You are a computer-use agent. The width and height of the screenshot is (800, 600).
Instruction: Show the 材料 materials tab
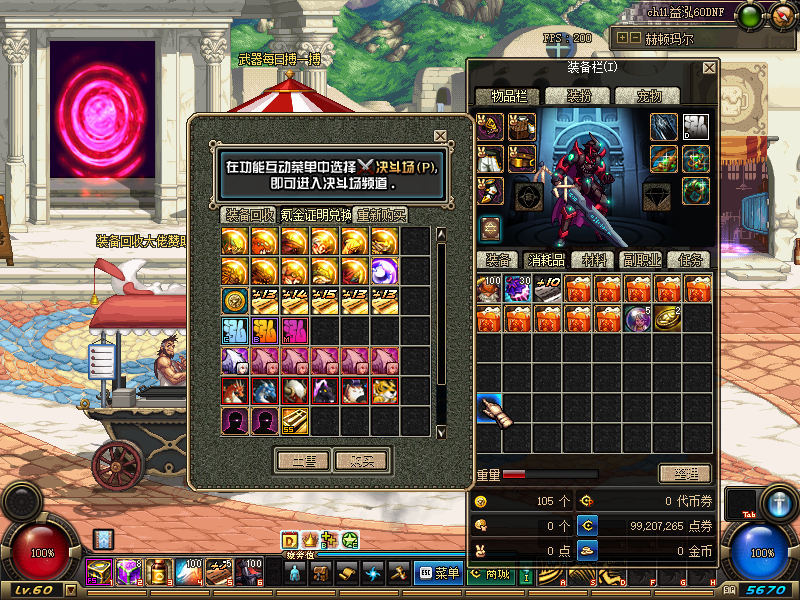click(x=594, y=259)
